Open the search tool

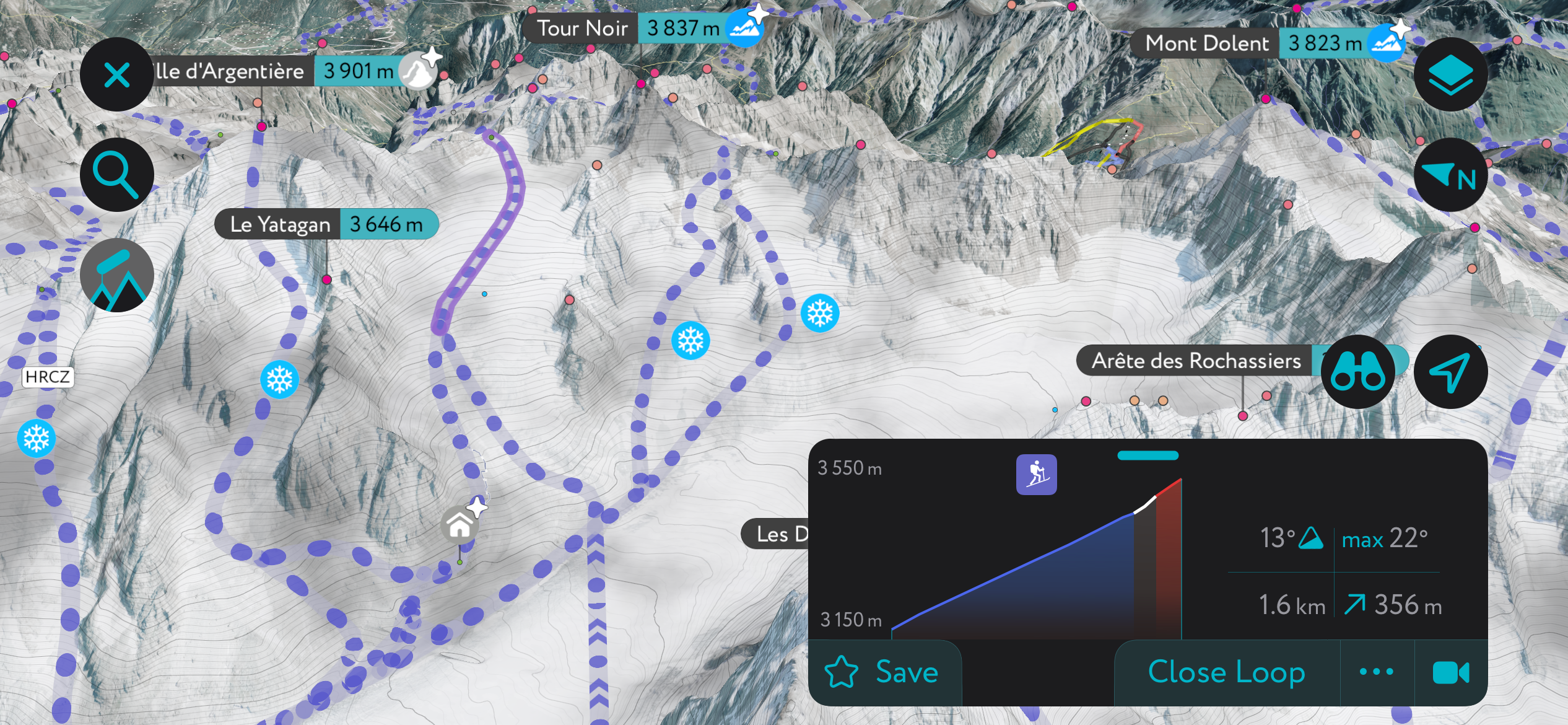pos(116,174)
